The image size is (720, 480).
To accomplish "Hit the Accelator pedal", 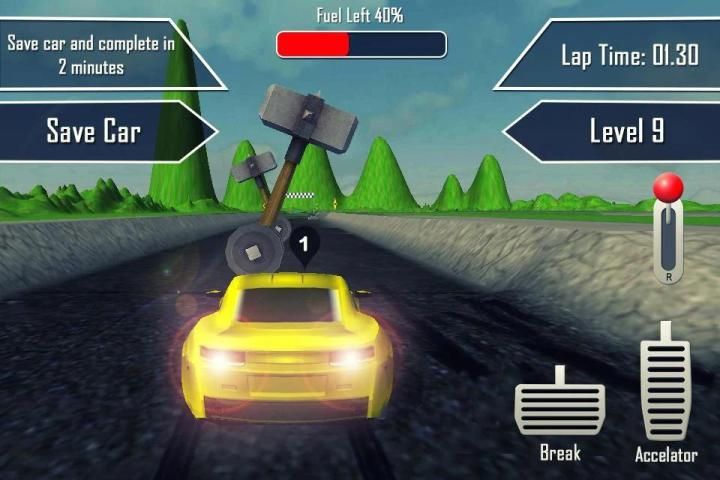I will (666, 386).
